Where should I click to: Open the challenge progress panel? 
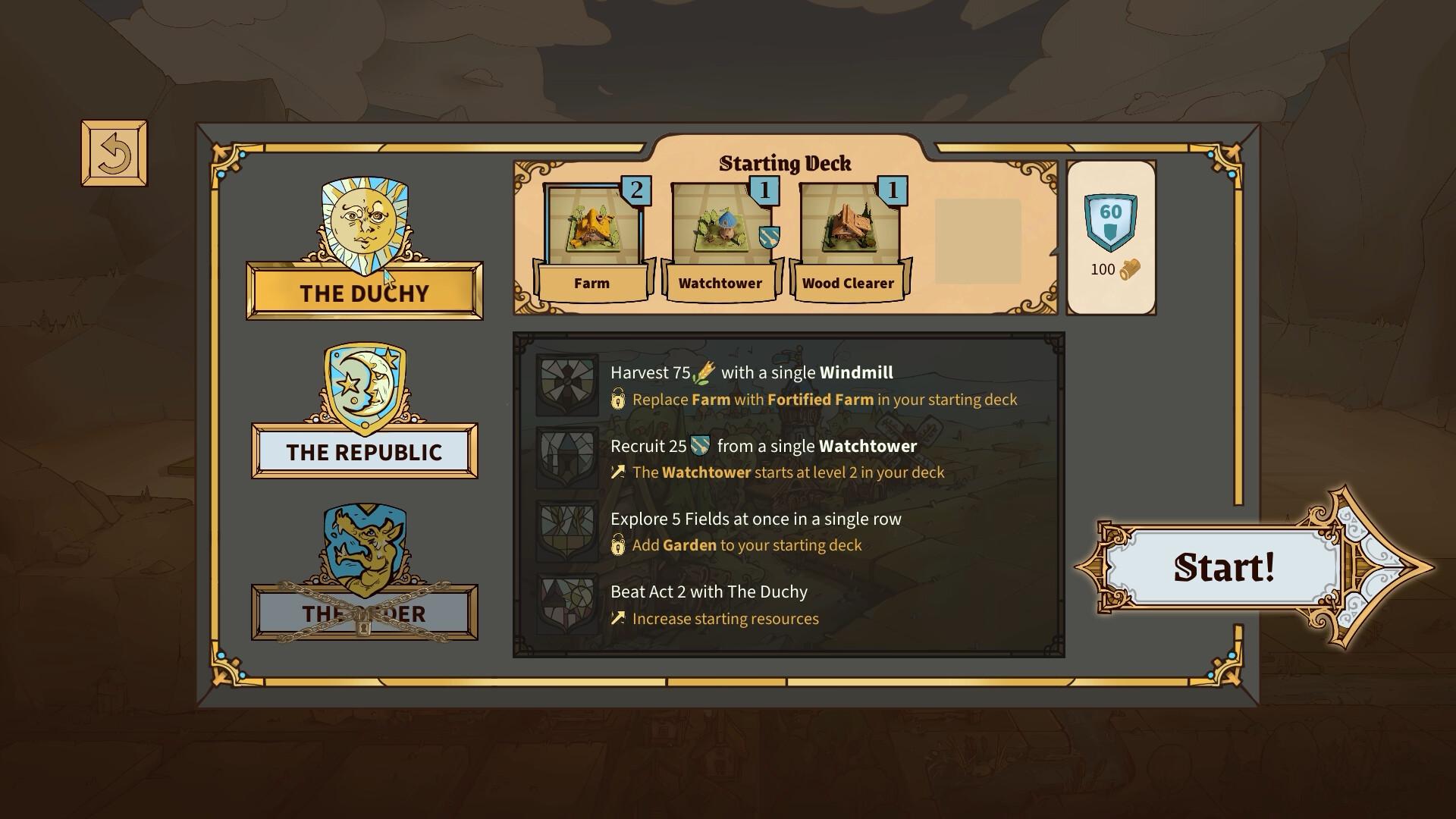(789, 493)
